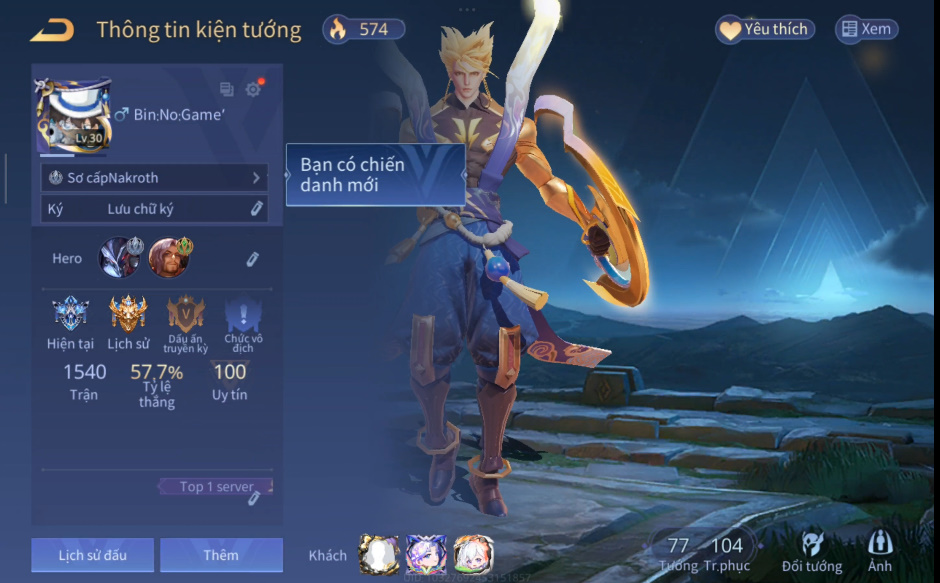
Task: Open the Đổi tướng hero switcher
Action: (811, 552)
